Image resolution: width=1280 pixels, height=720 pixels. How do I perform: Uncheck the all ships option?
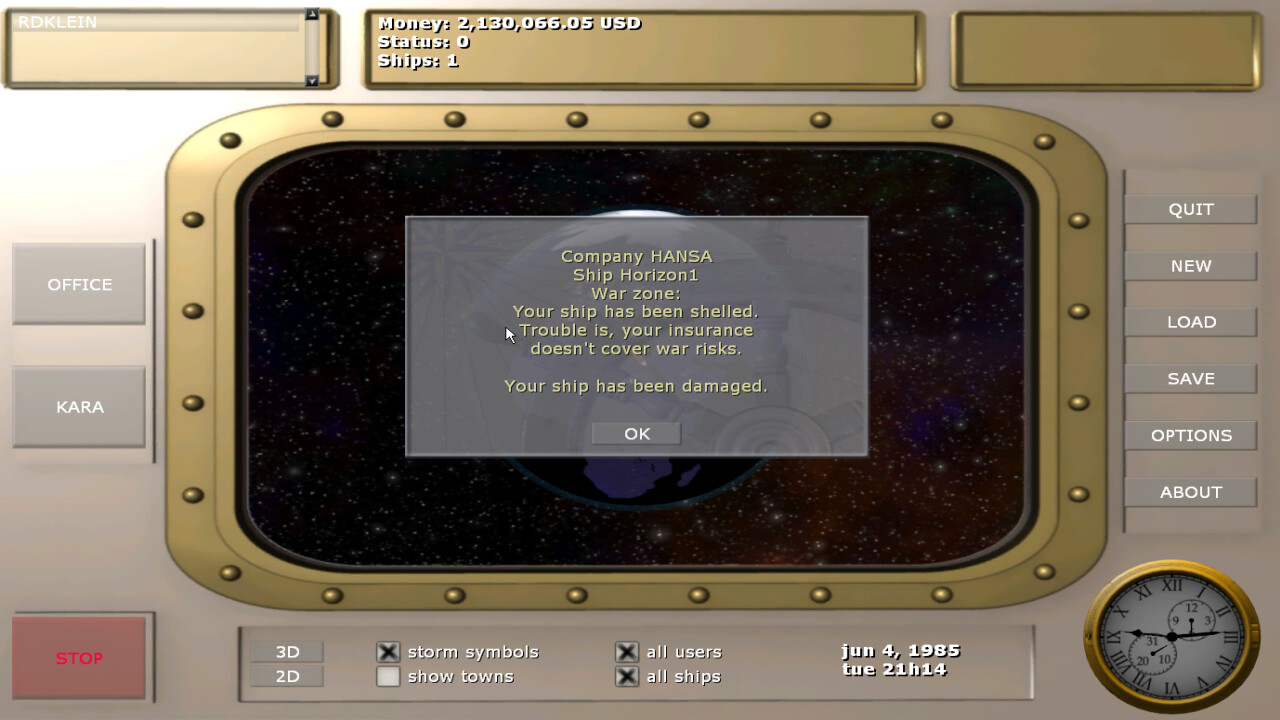pos(626,676)
